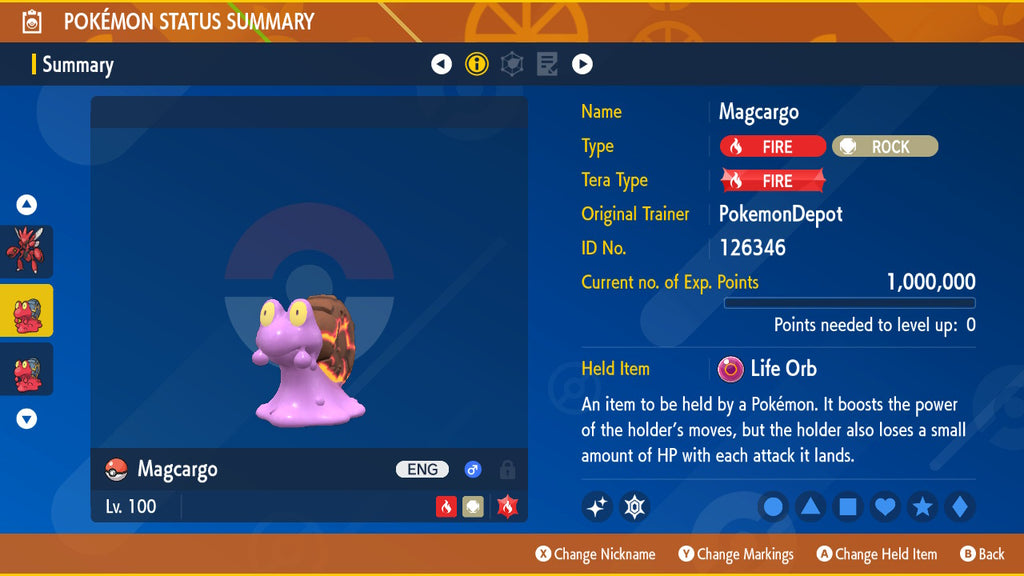Toggle the triangle marking
Viewport: 1024px width, 576px height.
point(810,507)
